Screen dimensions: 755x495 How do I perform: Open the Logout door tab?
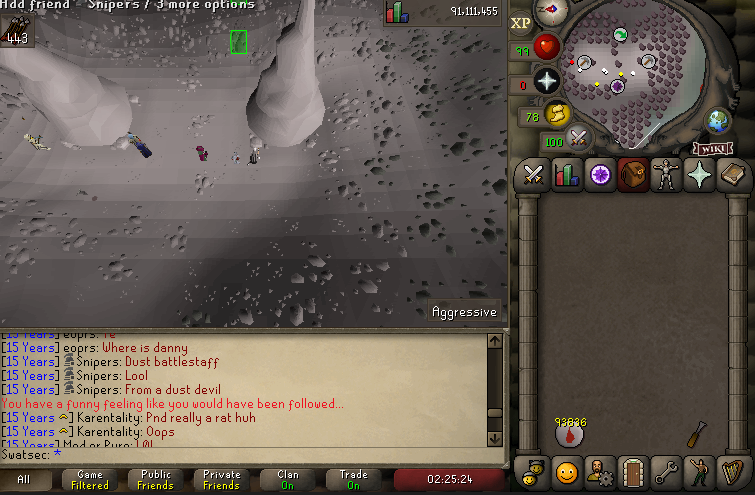pyautogui.click(x=632, y=470)
